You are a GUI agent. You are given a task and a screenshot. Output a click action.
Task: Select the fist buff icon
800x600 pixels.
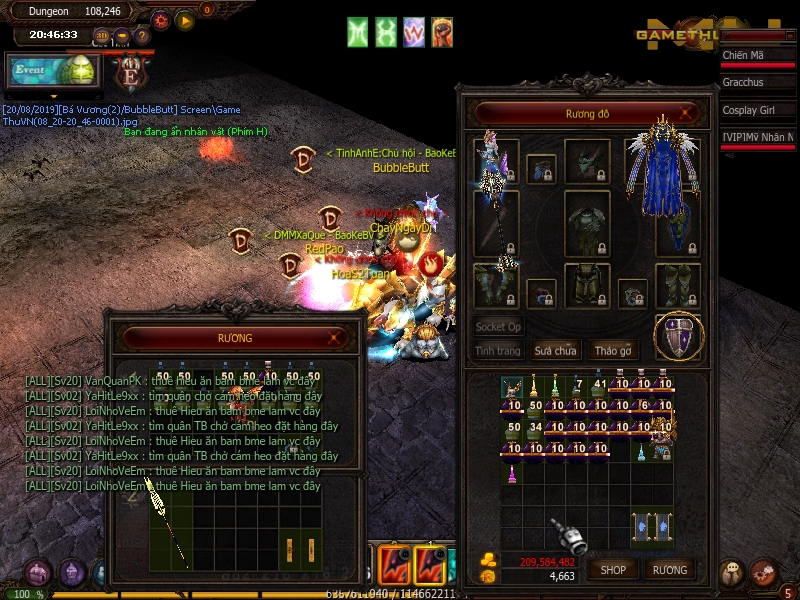[x=442, y=32]
